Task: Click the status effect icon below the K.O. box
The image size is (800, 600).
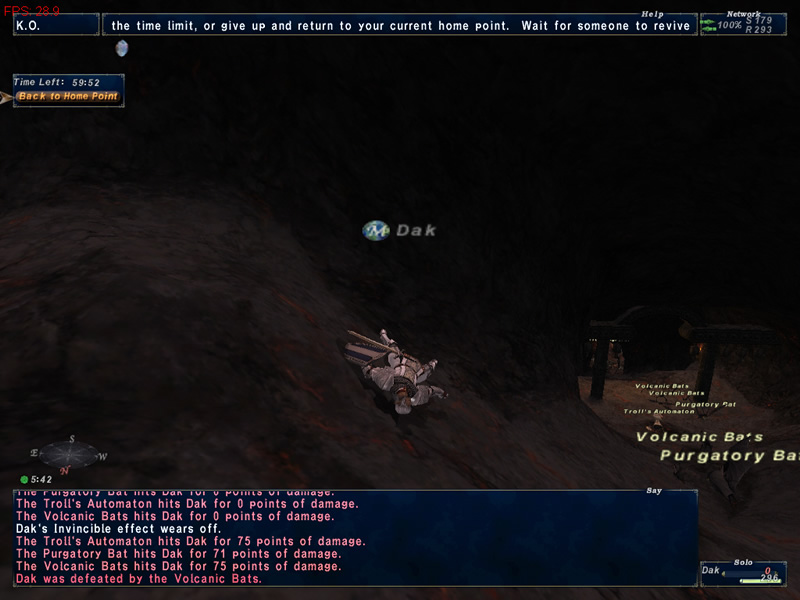Action: [122, 48]
